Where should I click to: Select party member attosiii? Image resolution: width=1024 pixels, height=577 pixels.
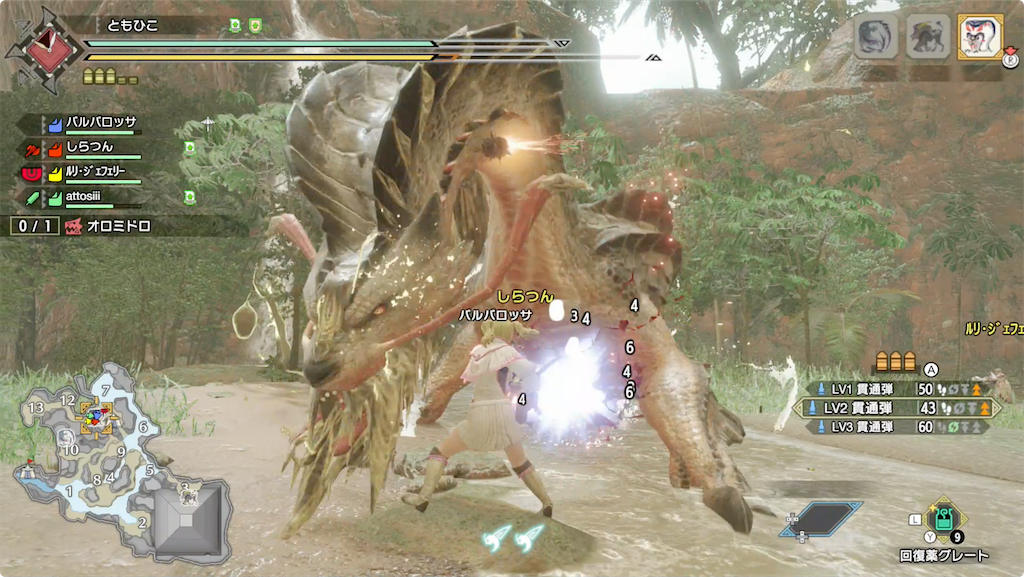pyautogui.click(x=90, y=199)
